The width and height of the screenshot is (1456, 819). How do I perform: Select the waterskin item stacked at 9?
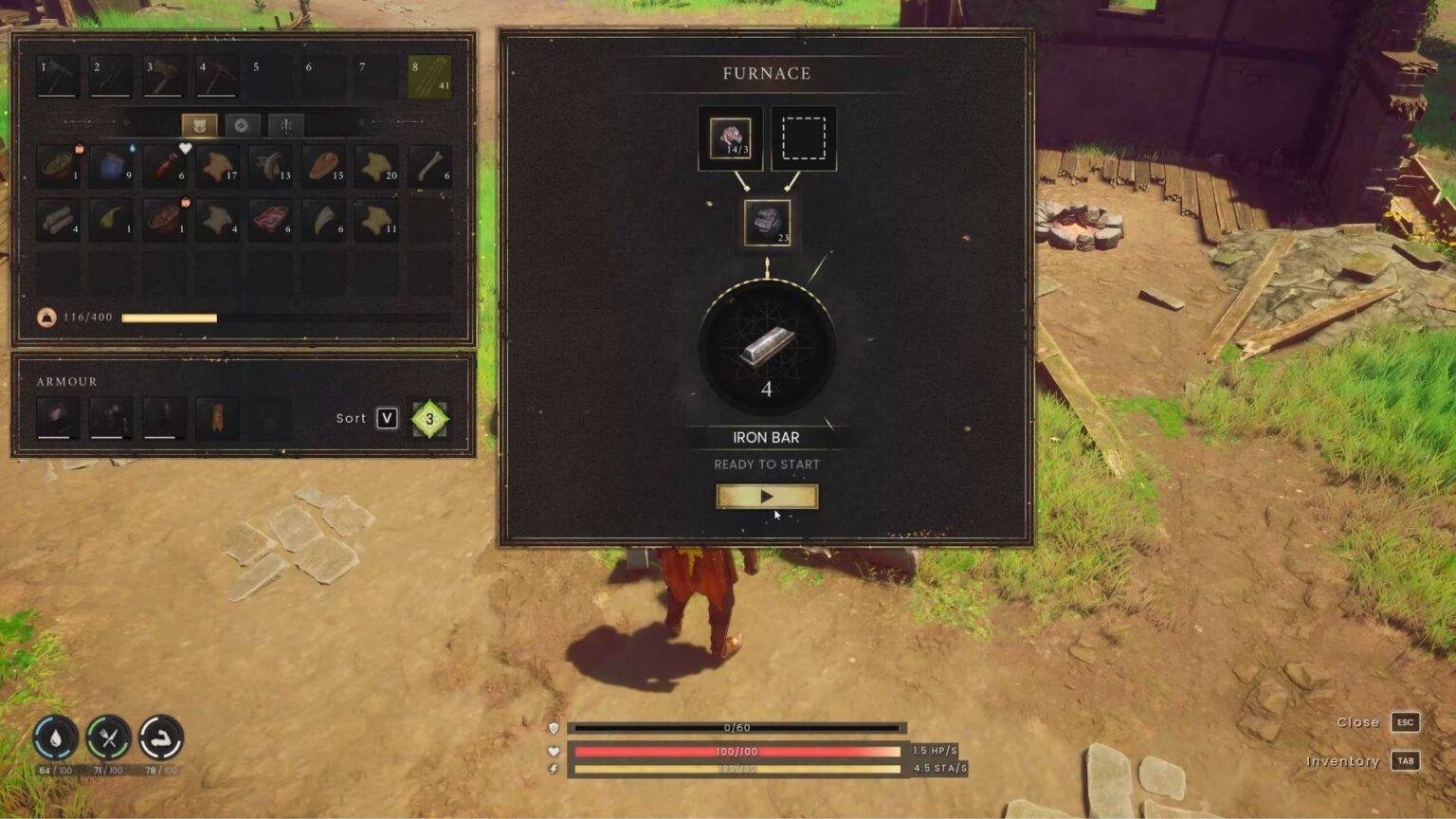pos(111,169)
